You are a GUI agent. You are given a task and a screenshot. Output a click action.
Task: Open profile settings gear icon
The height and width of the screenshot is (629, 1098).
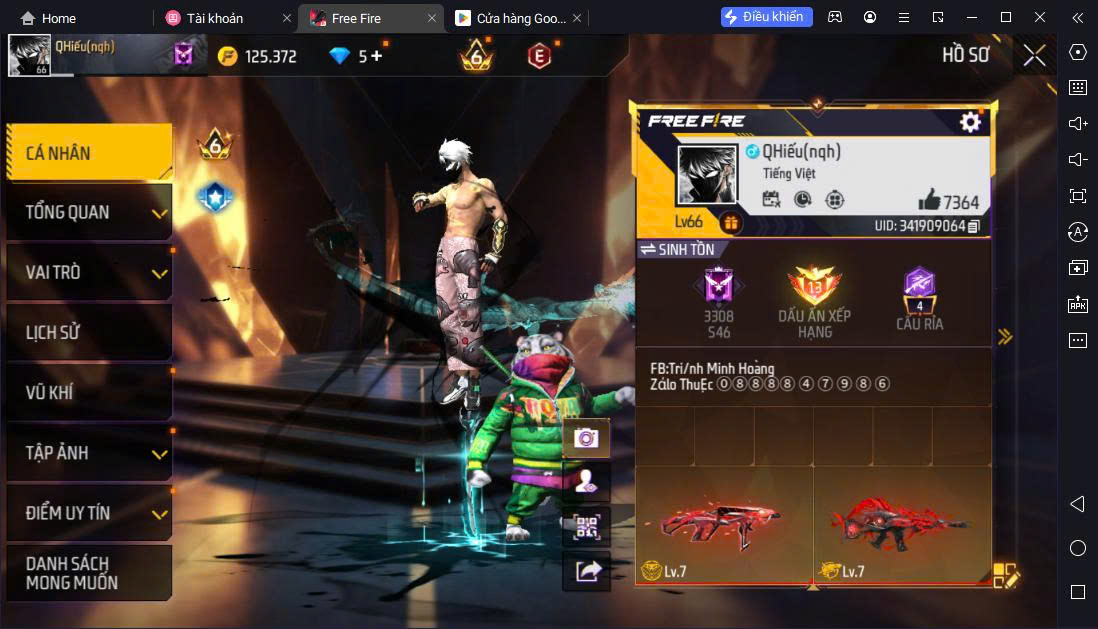[970, 122]
